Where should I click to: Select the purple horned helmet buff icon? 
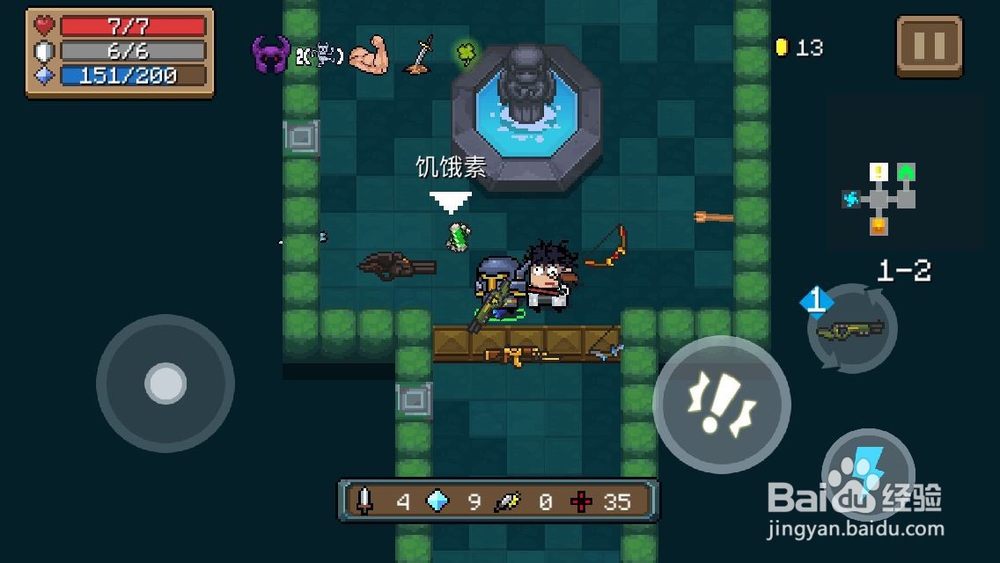[270, 53]
